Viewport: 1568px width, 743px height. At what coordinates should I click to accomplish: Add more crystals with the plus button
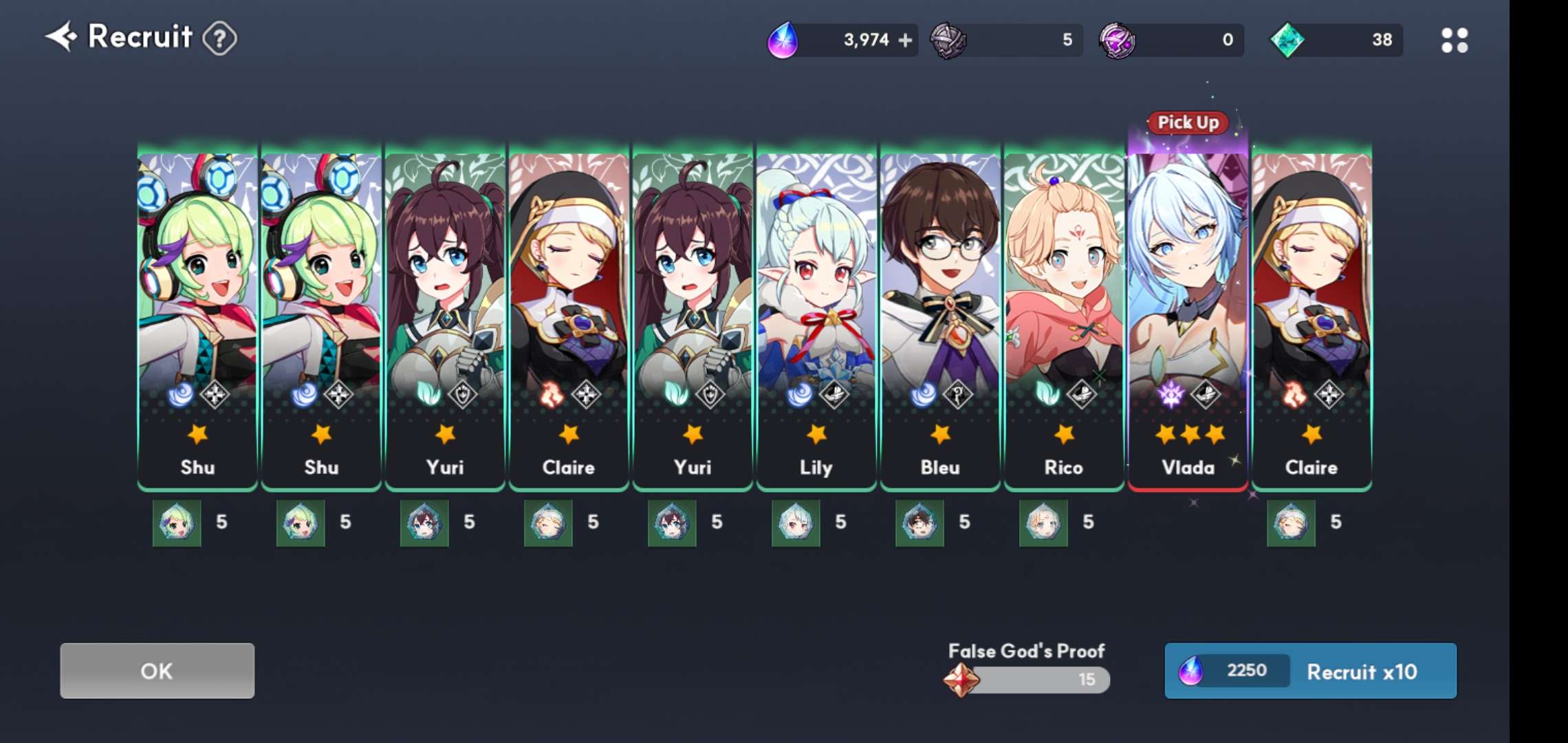tap(906, 41)
